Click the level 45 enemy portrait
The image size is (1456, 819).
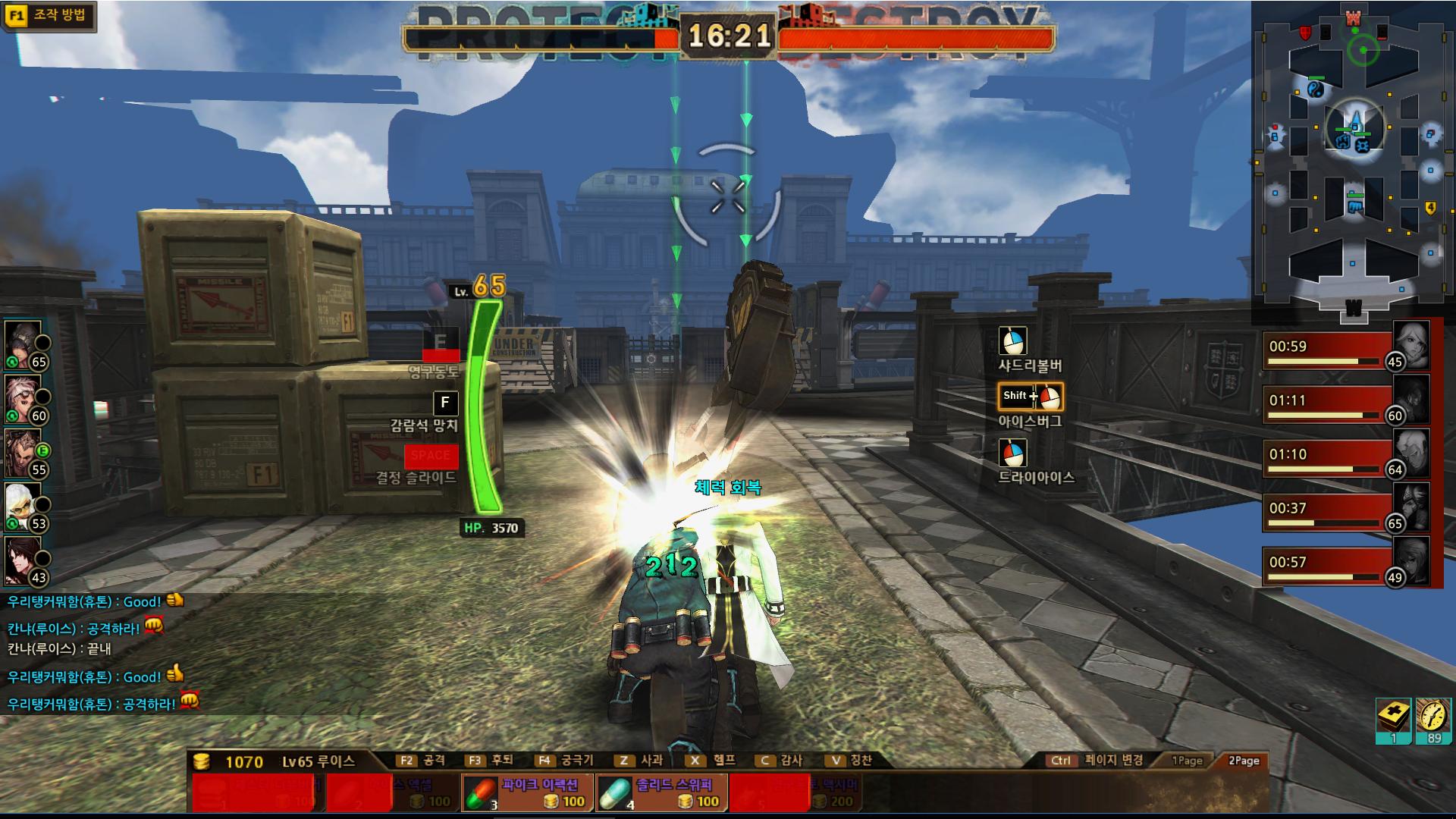point(1410,344)
